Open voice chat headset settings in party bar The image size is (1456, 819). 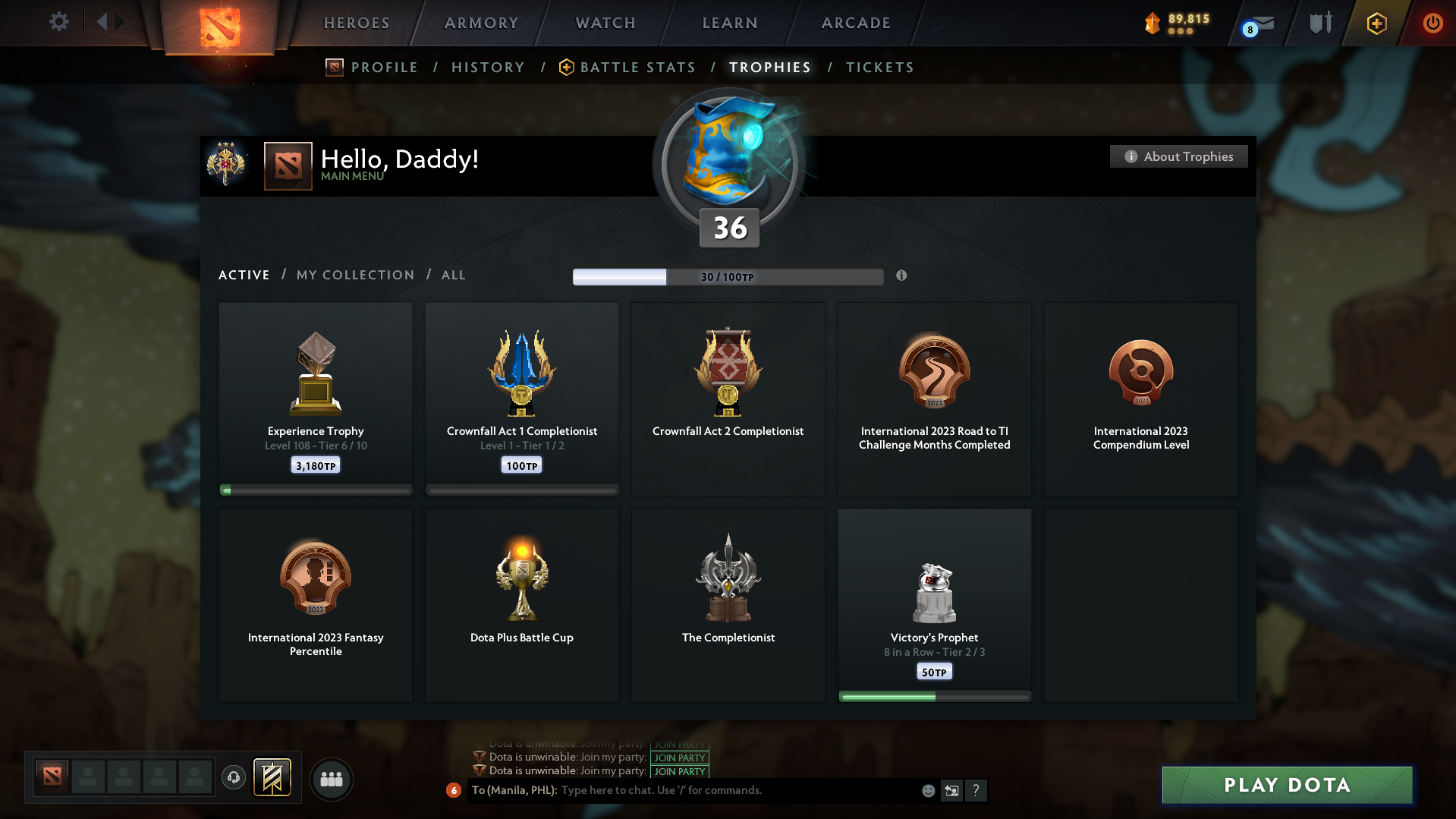coord(233,778)
